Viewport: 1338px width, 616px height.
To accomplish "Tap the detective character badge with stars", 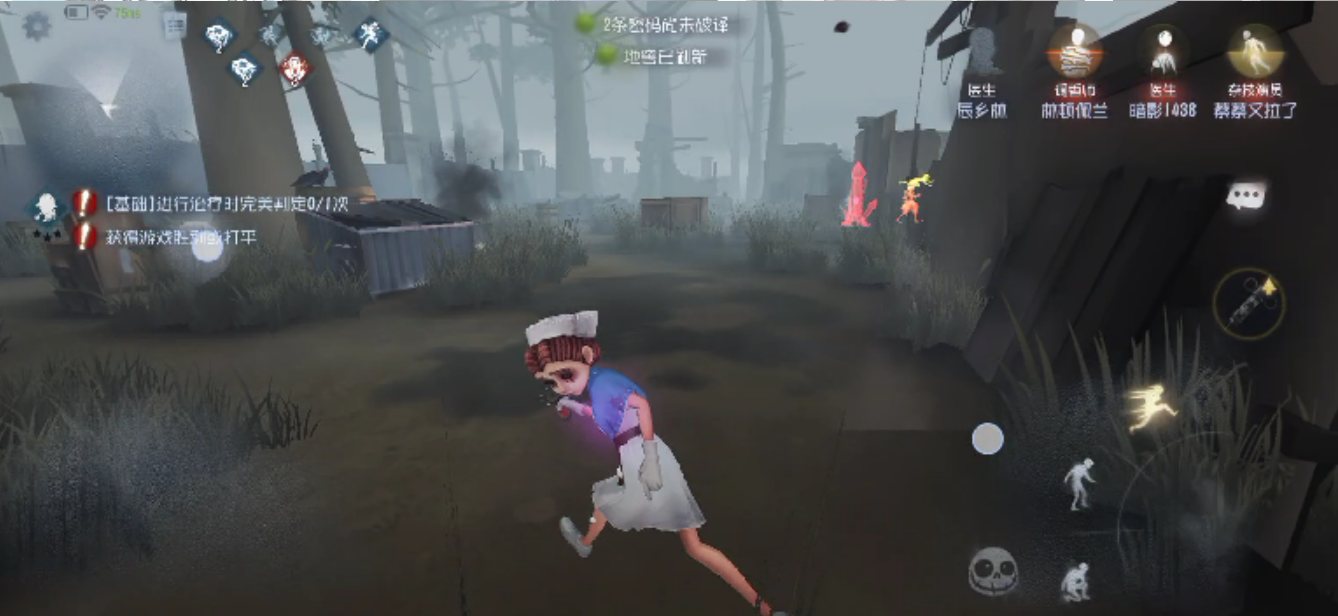I will tap(46, 209).
